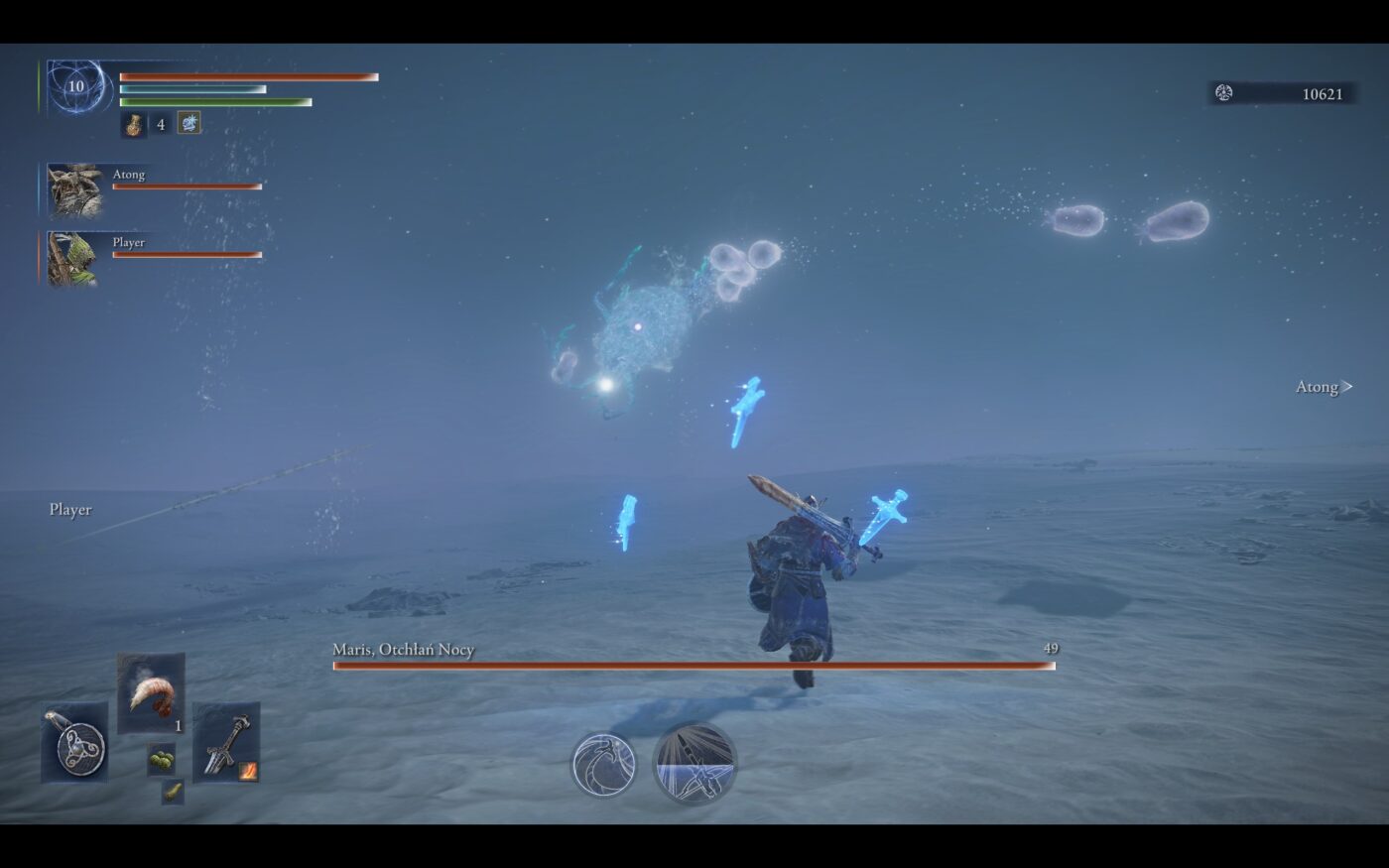Select the round sacred seal slot
This screenshot has height=868, width=1389.
click(74, 743)
